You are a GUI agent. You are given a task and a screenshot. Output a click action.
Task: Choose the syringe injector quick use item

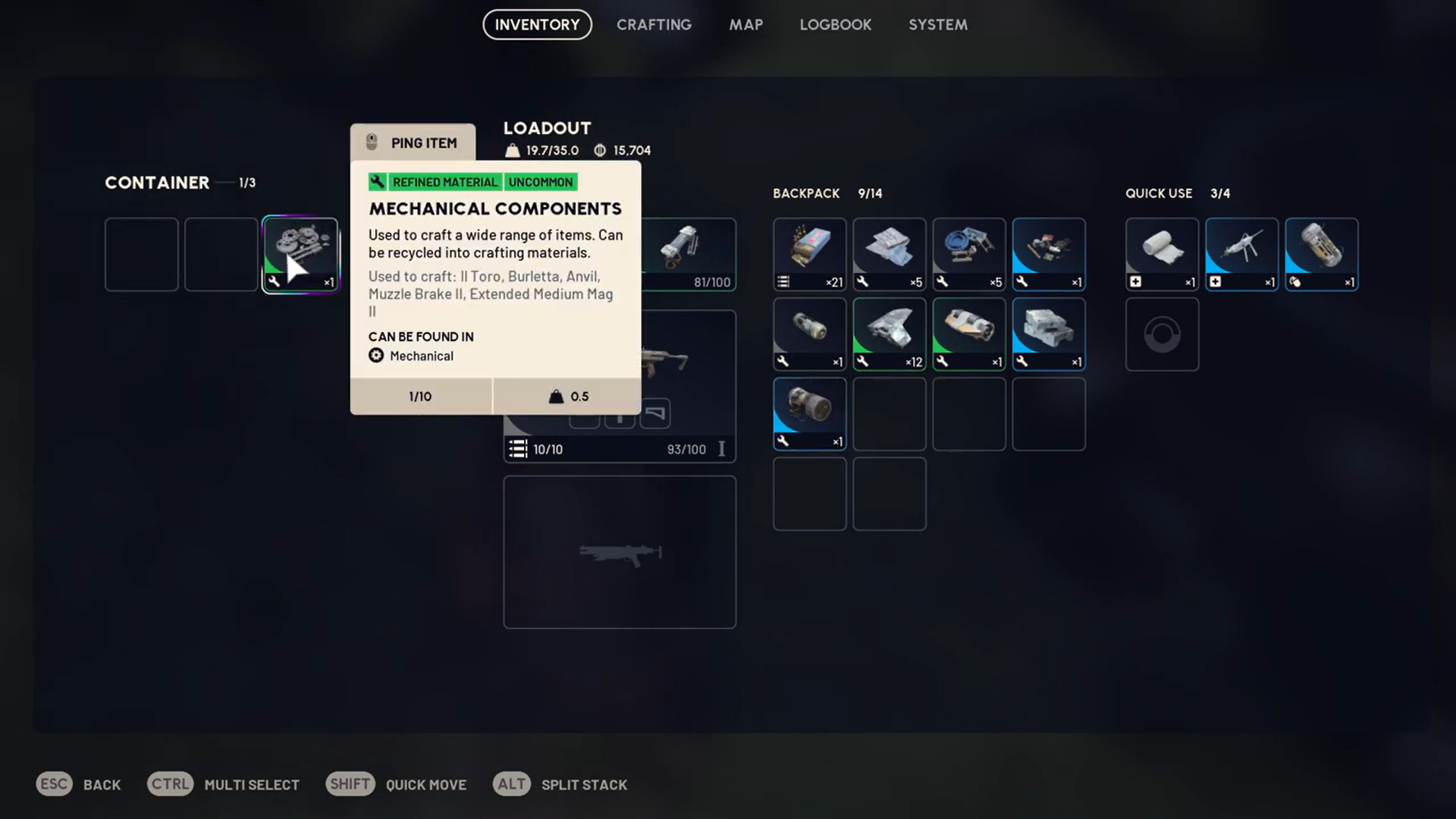pyautogui.click(x=1241, y=255)
